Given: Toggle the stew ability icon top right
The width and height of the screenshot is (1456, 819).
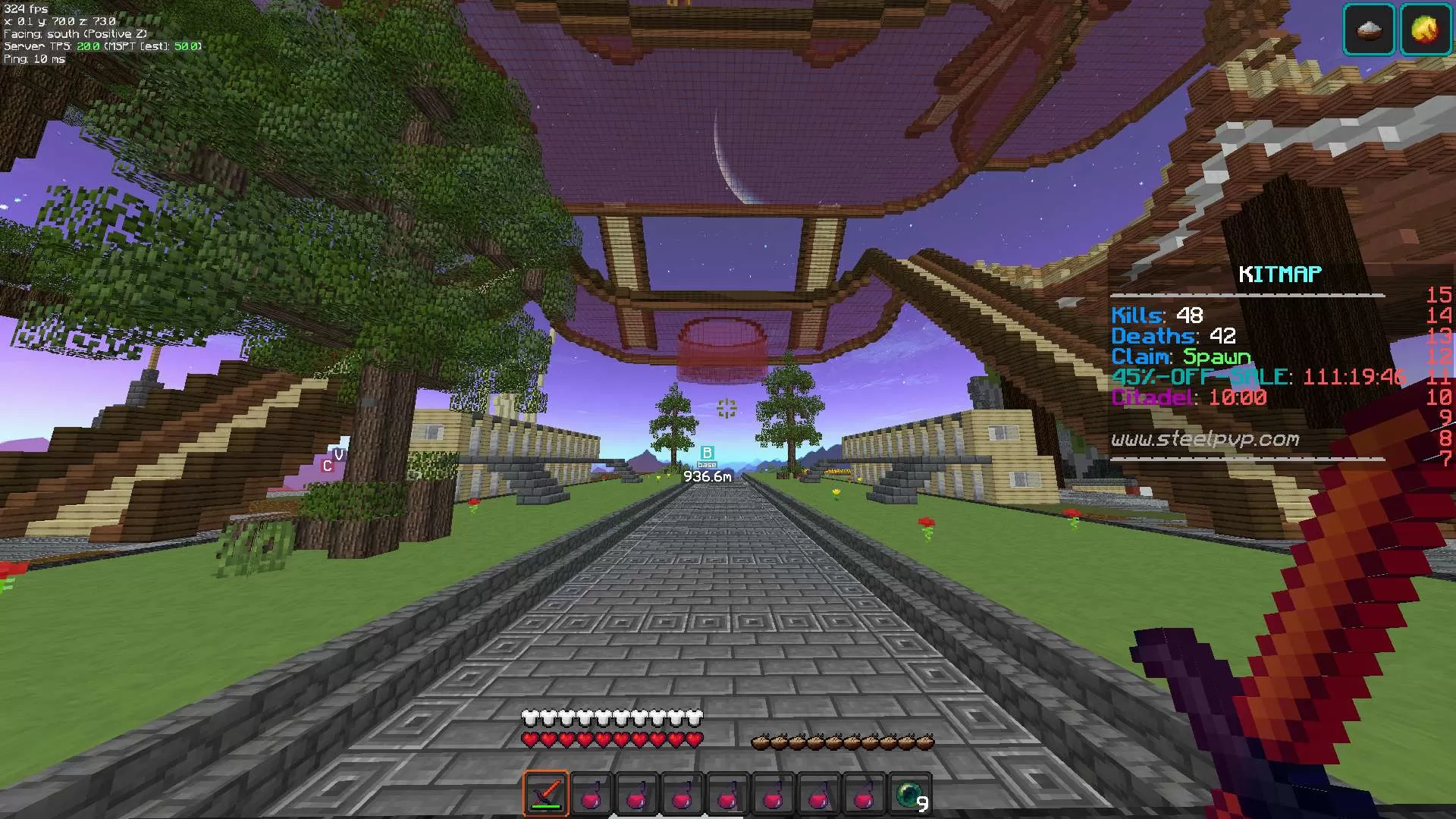Looking at the screenshot, I should 1370,29.
